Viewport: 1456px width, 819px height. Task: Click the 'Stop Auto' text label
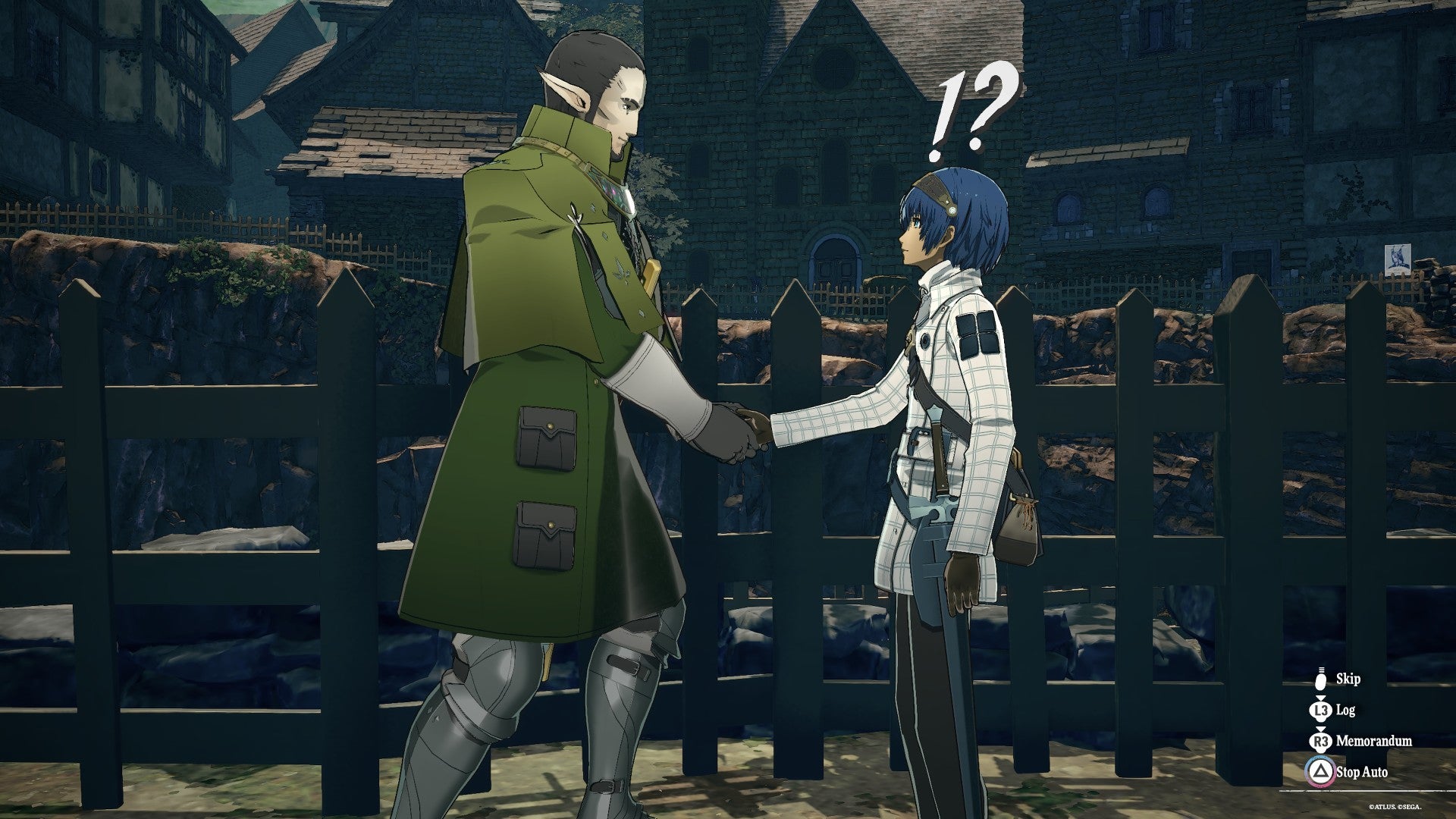click(x=1361, y=770)
